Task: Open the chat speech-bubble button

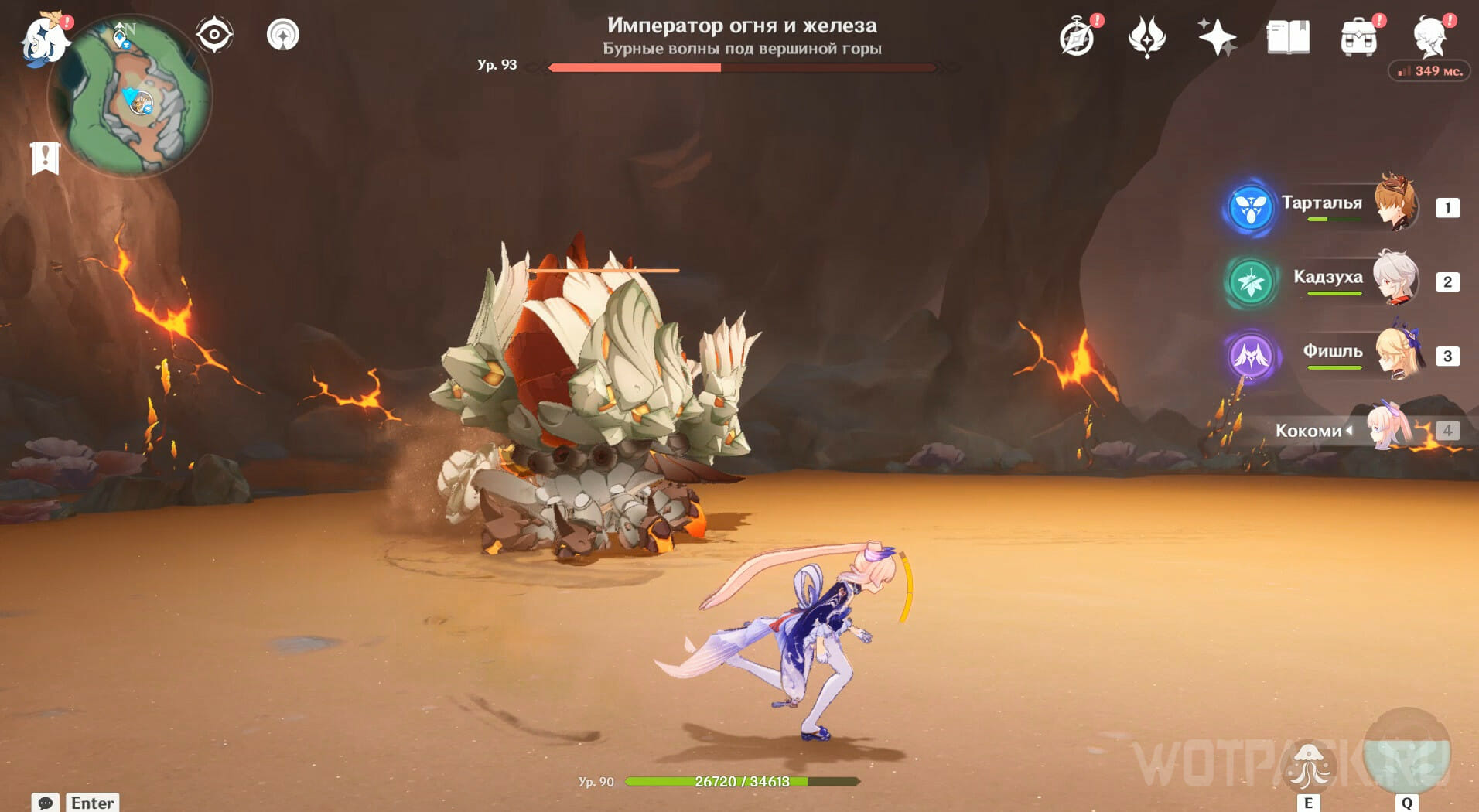Action: coord(45,802)
